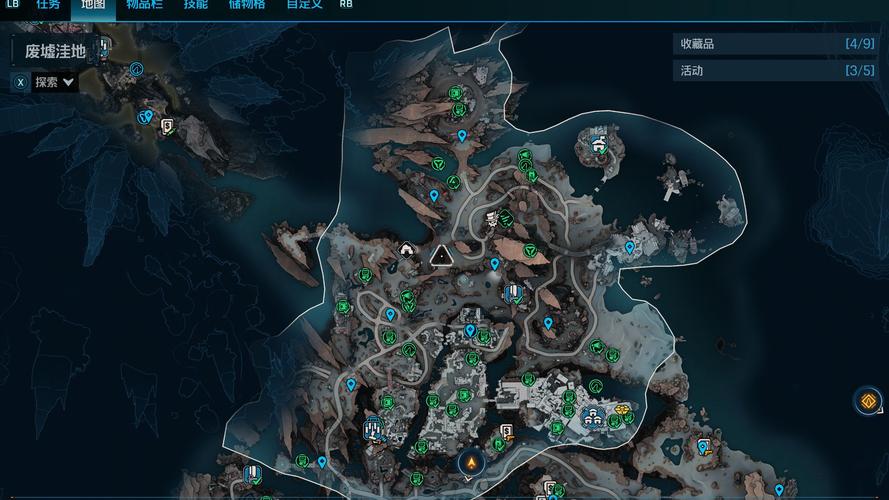The height and width of the screenshot is (500, 889).
Task: Select the black triangle map marker
Action: 440,257
